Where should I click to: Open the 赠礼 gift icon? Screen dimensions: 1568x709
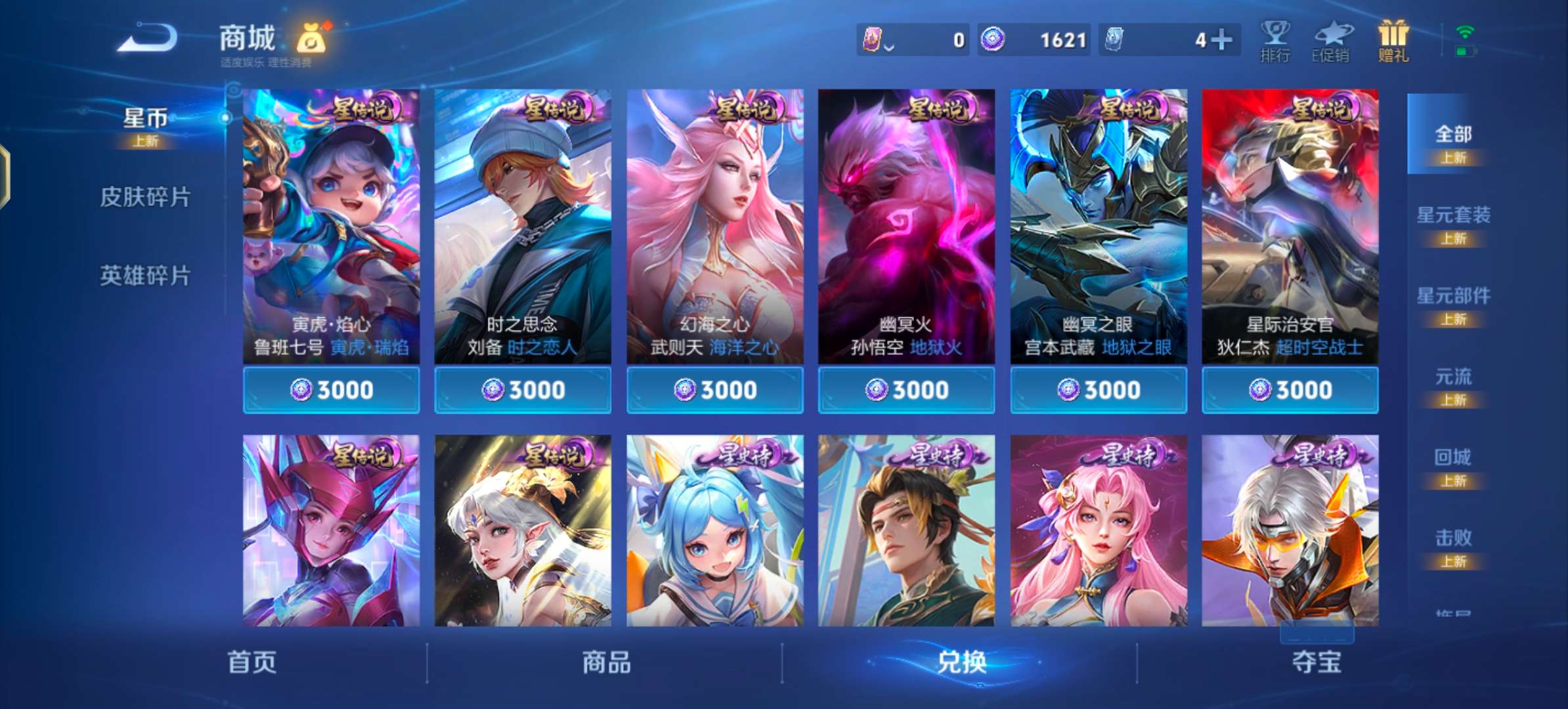coord(1393,41)
